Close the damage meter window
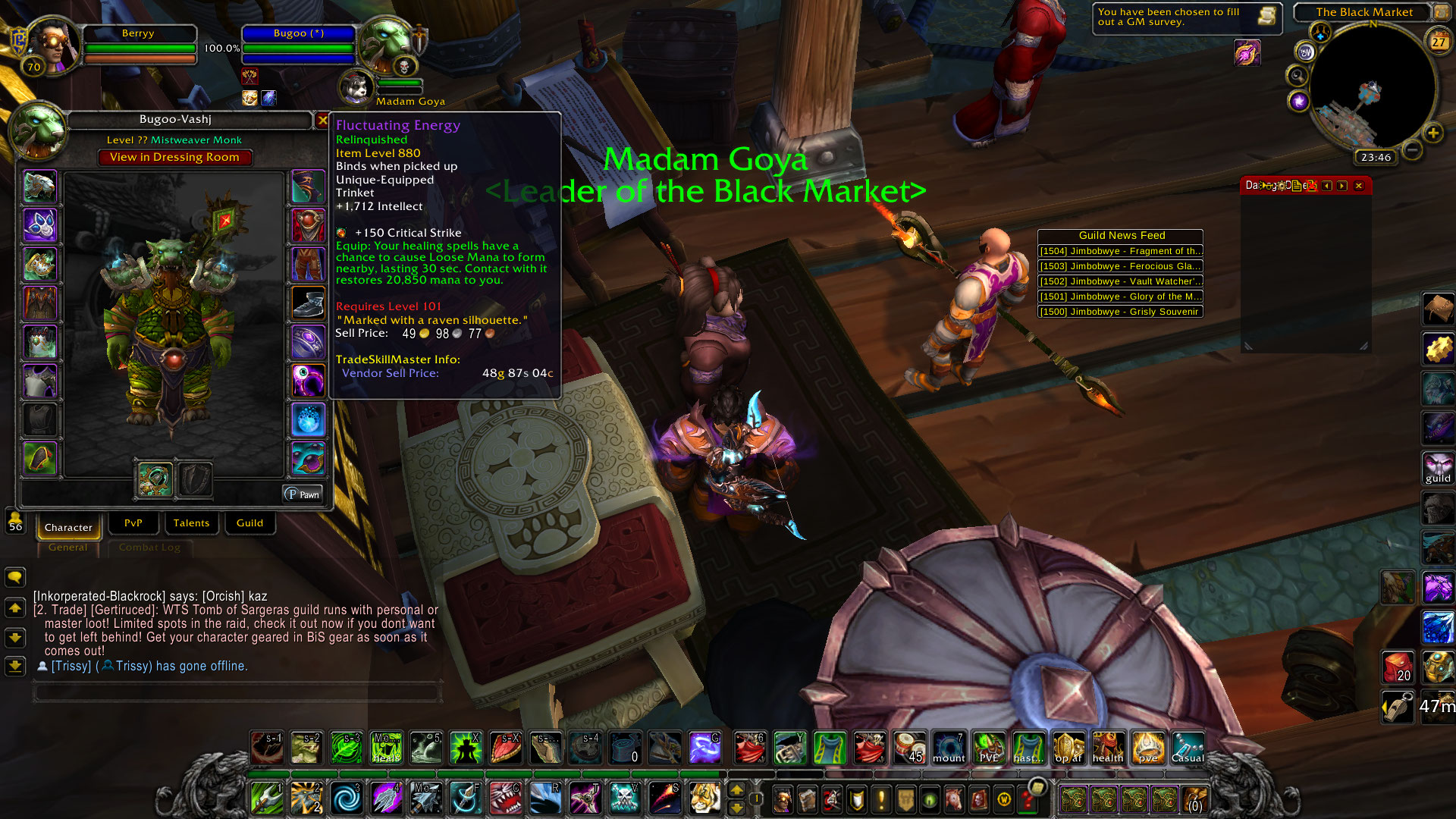Image resolution: width=1456 pixels, height=819 pixels. (x=1359, y=186)
